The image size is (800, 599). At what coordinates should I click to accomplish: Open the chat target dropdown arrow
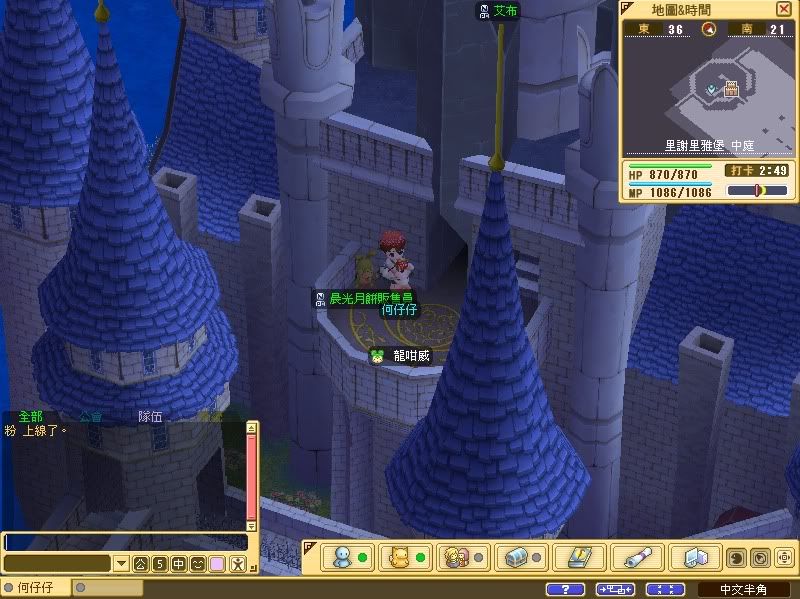121,564
